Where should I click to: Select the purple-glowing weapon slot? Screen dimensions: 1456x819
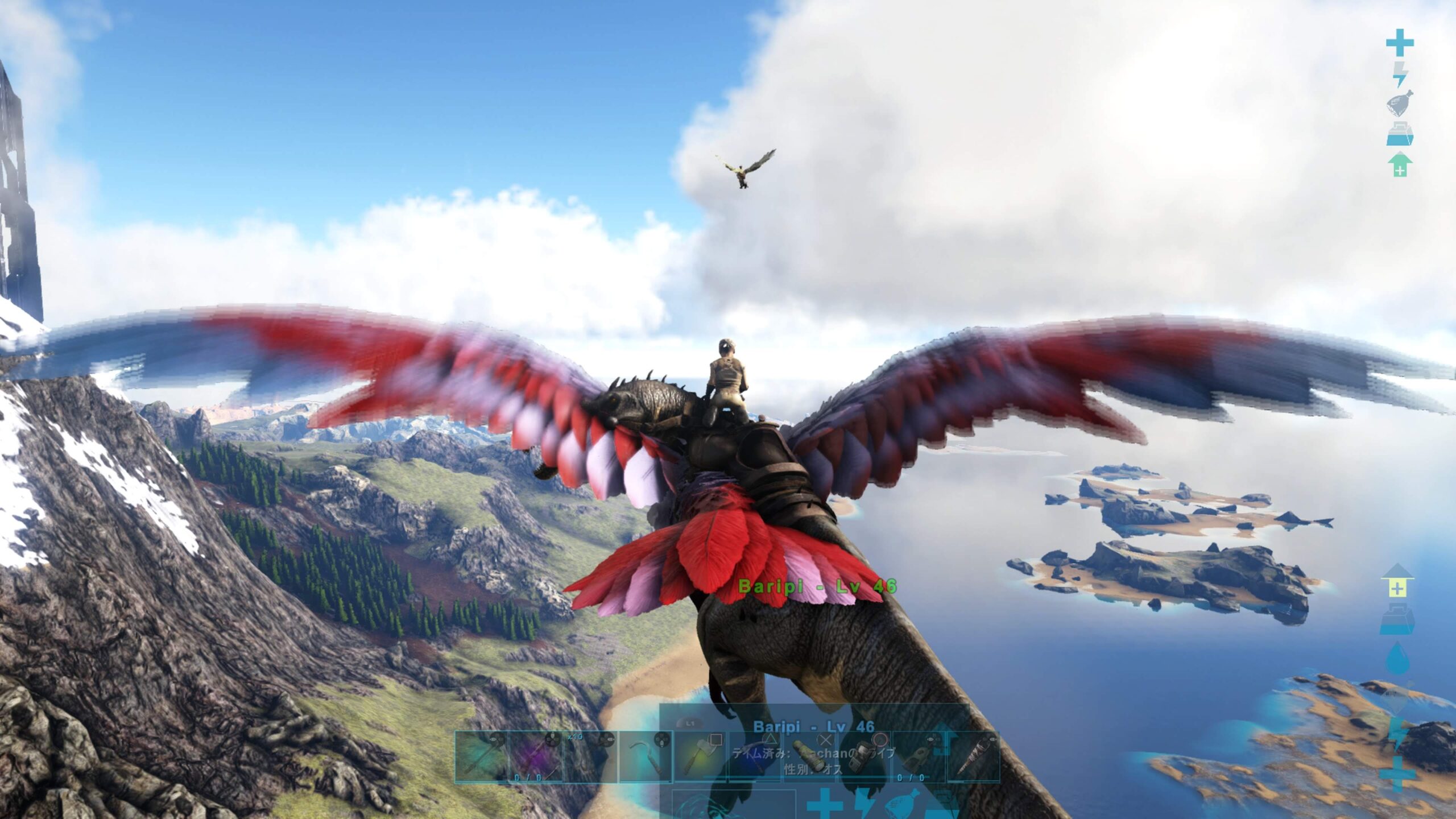(536, 756)
